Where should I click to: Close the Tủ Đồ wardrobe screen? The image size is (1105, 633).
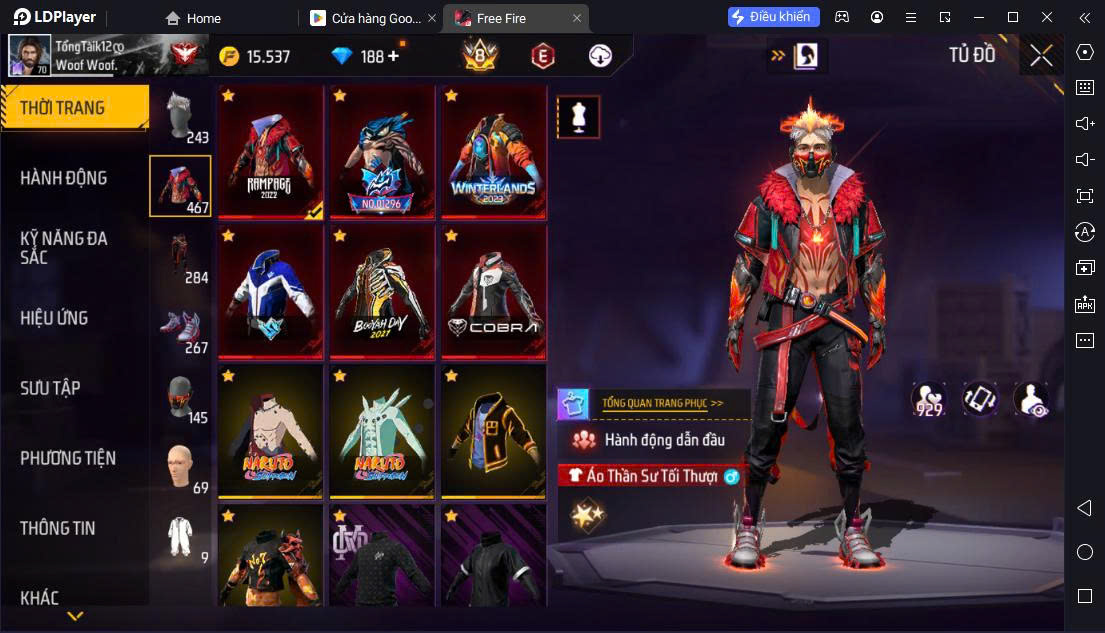(x=1041, y=56)
